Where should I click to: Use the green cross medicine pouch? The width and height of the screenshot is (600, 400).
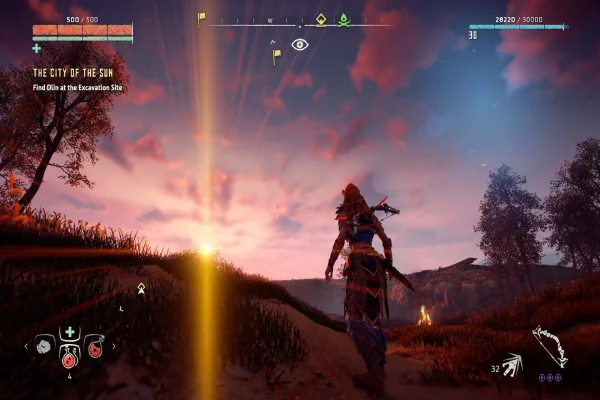(69, 332)
